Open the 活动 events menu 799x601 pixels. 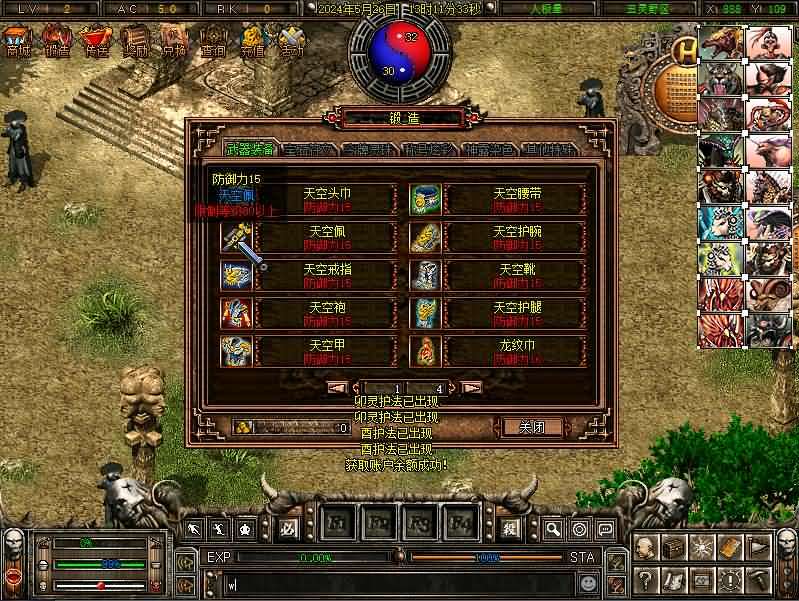[291, 42]
